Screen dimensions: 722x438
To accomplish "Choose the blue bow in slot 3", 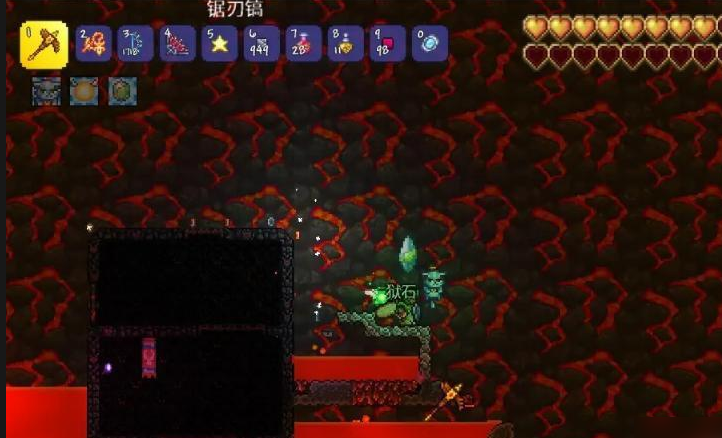I will coord(136,44).
